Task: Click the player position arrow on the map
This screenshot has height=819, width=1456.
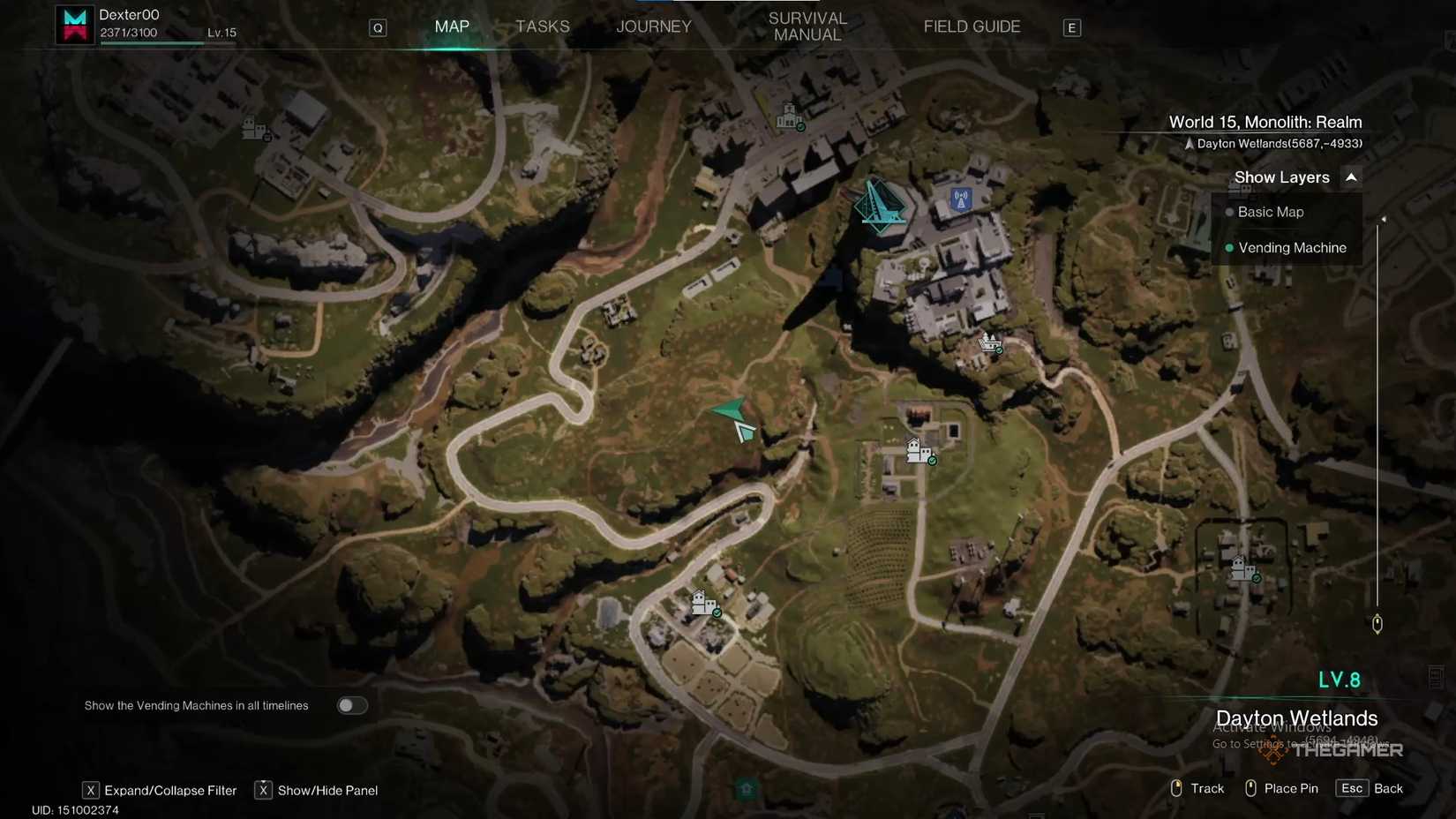Action: [x=731, y=410]
